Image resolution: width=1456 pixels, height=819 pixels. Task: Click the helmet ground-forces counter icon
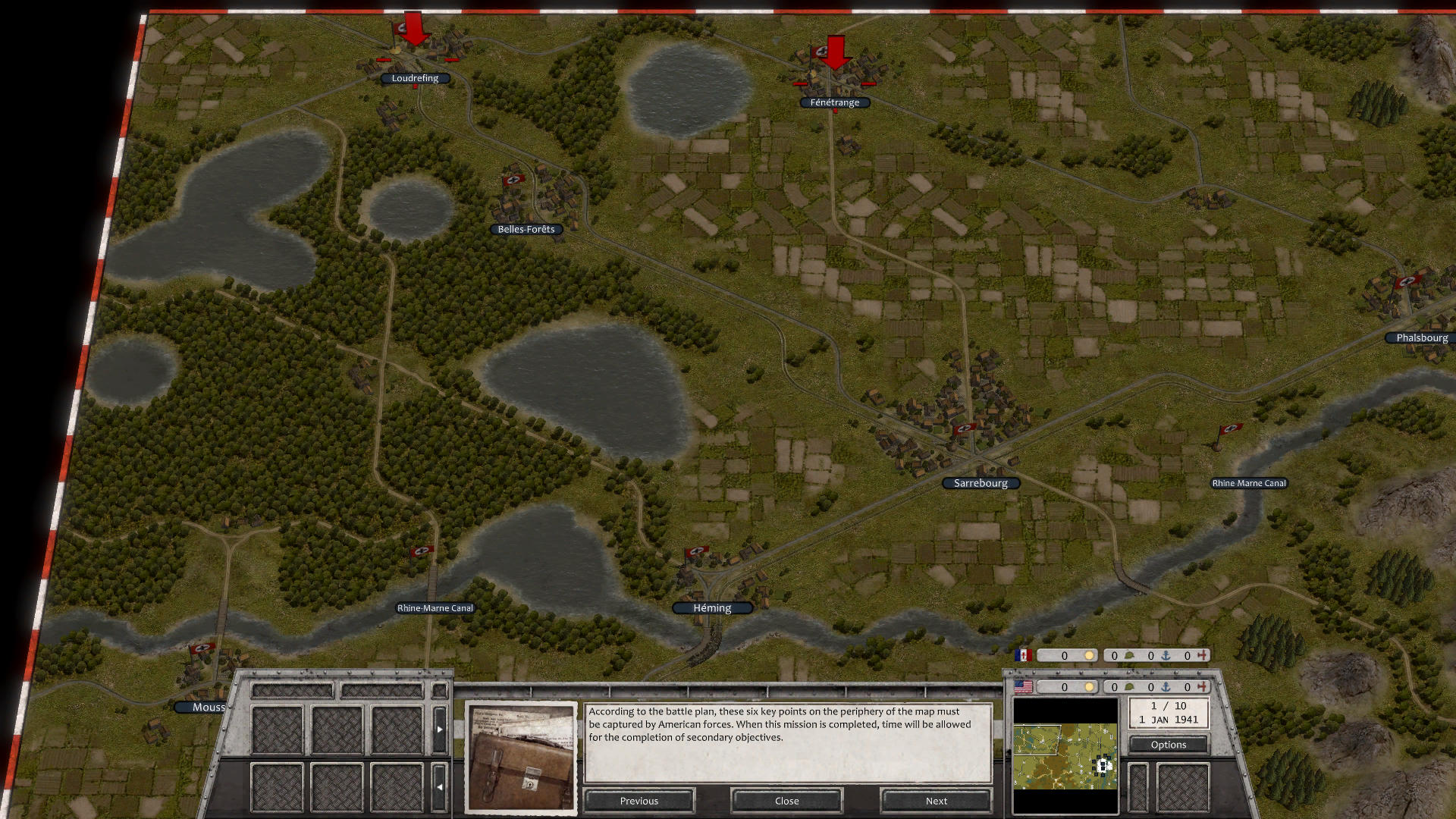click(1130, 687)
